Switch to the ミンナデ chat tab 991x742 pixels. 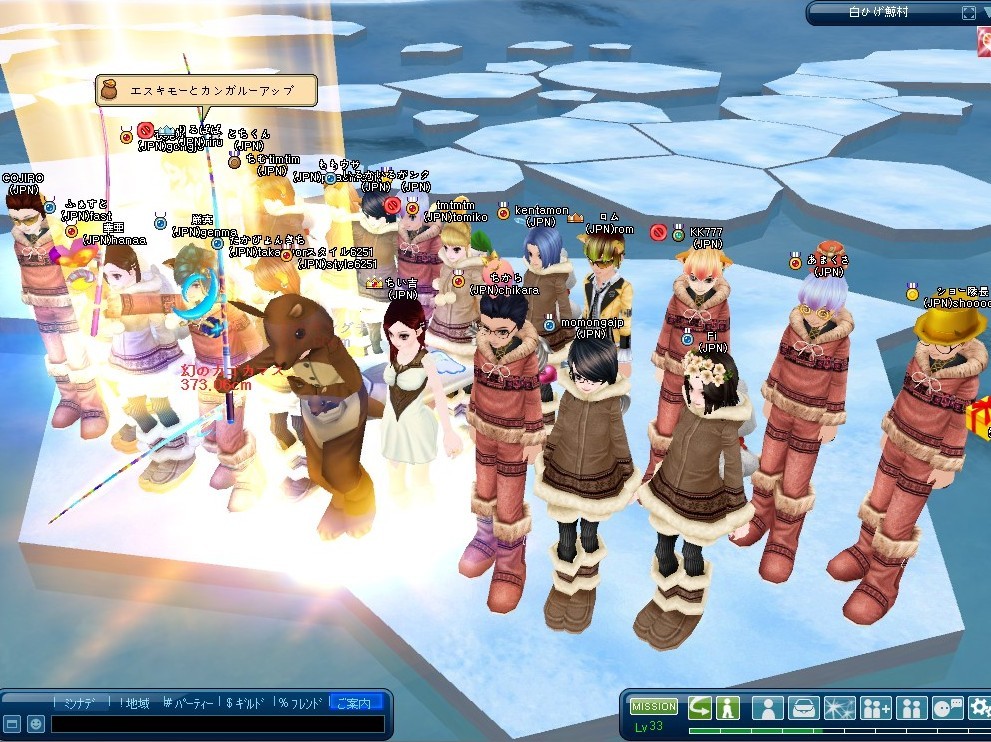coord(78,703)
